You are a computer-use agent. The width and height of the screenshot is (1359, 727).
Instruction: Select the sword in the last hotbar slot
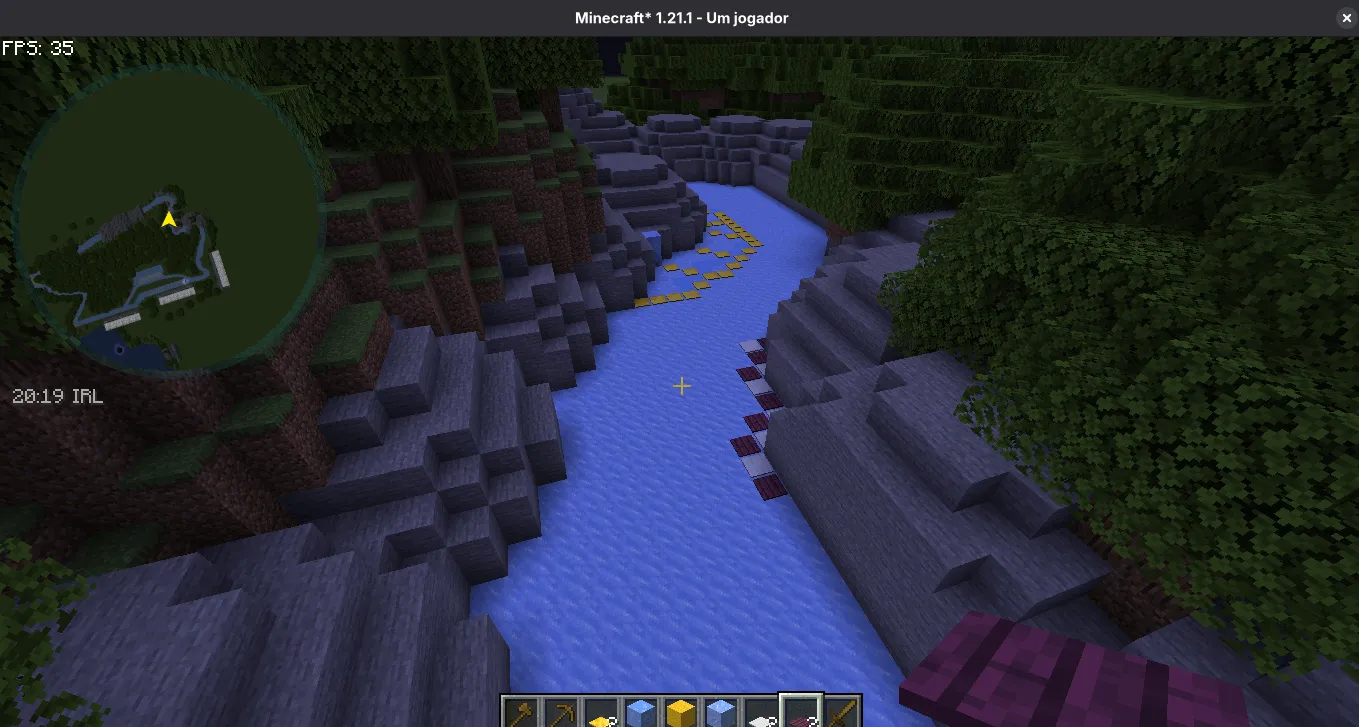[843, 712]
